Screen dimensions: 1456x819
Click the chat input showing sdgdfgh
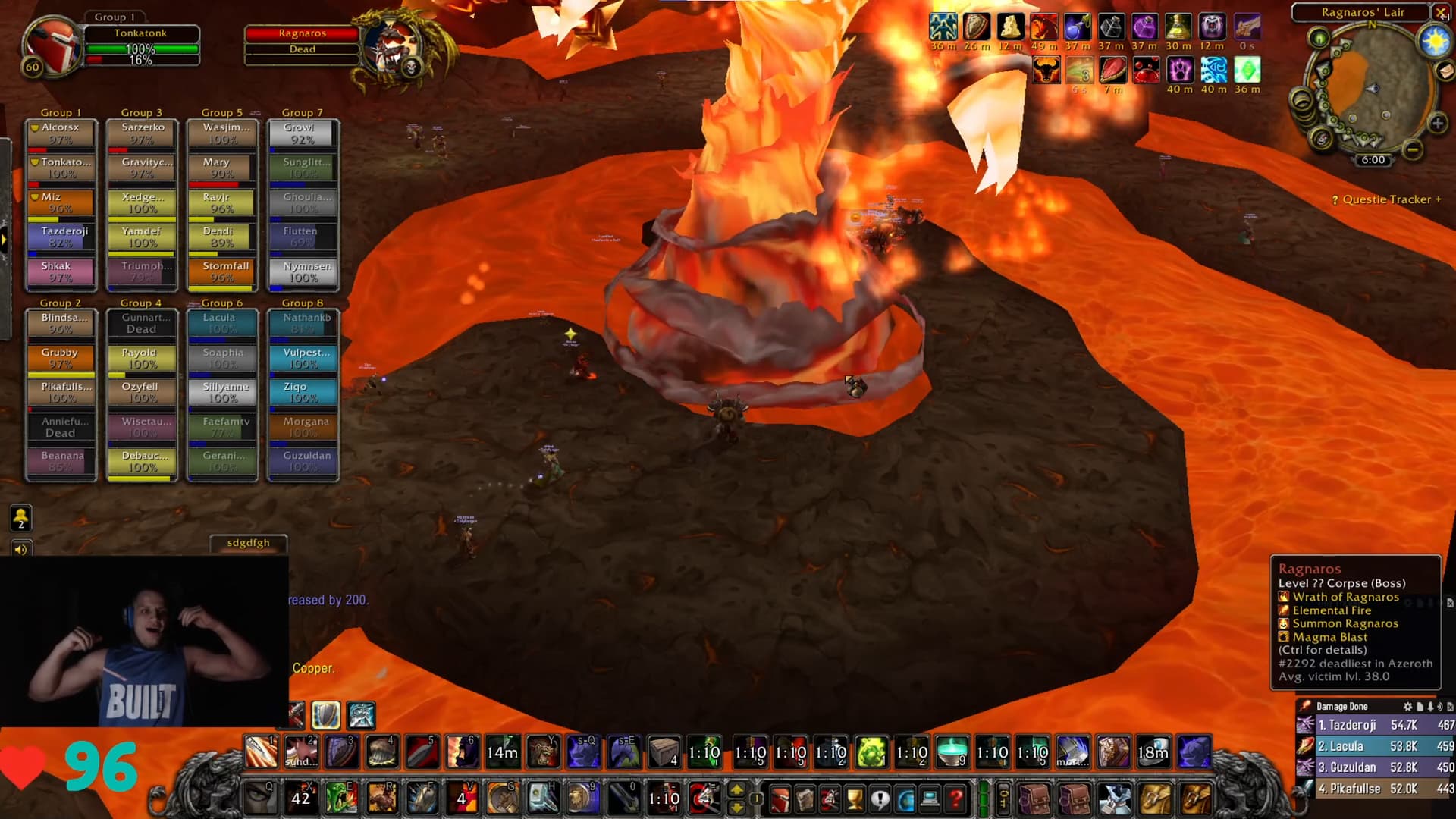tap(249, 542)
